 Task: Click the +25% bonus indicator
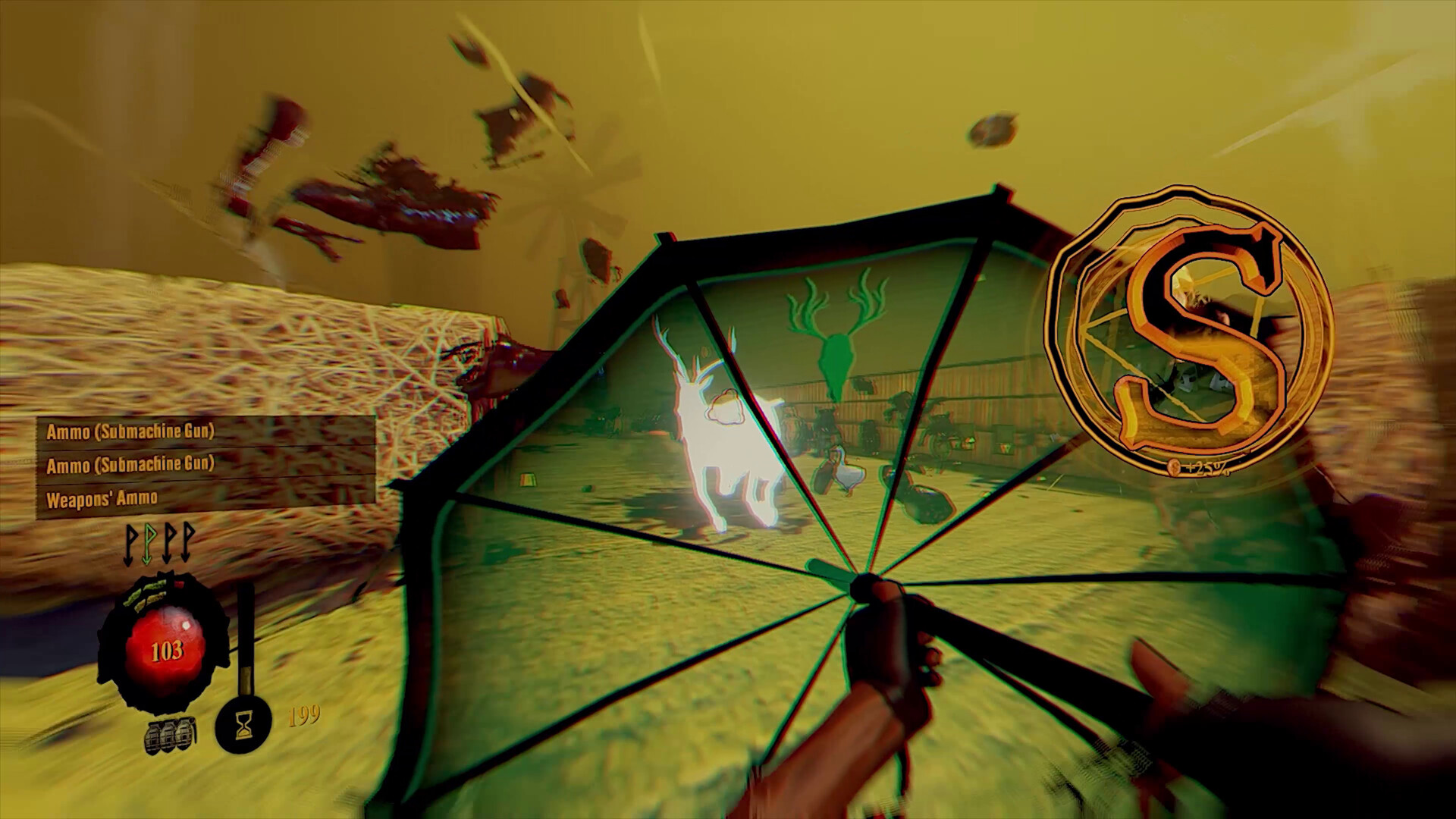coord(1207,468)
